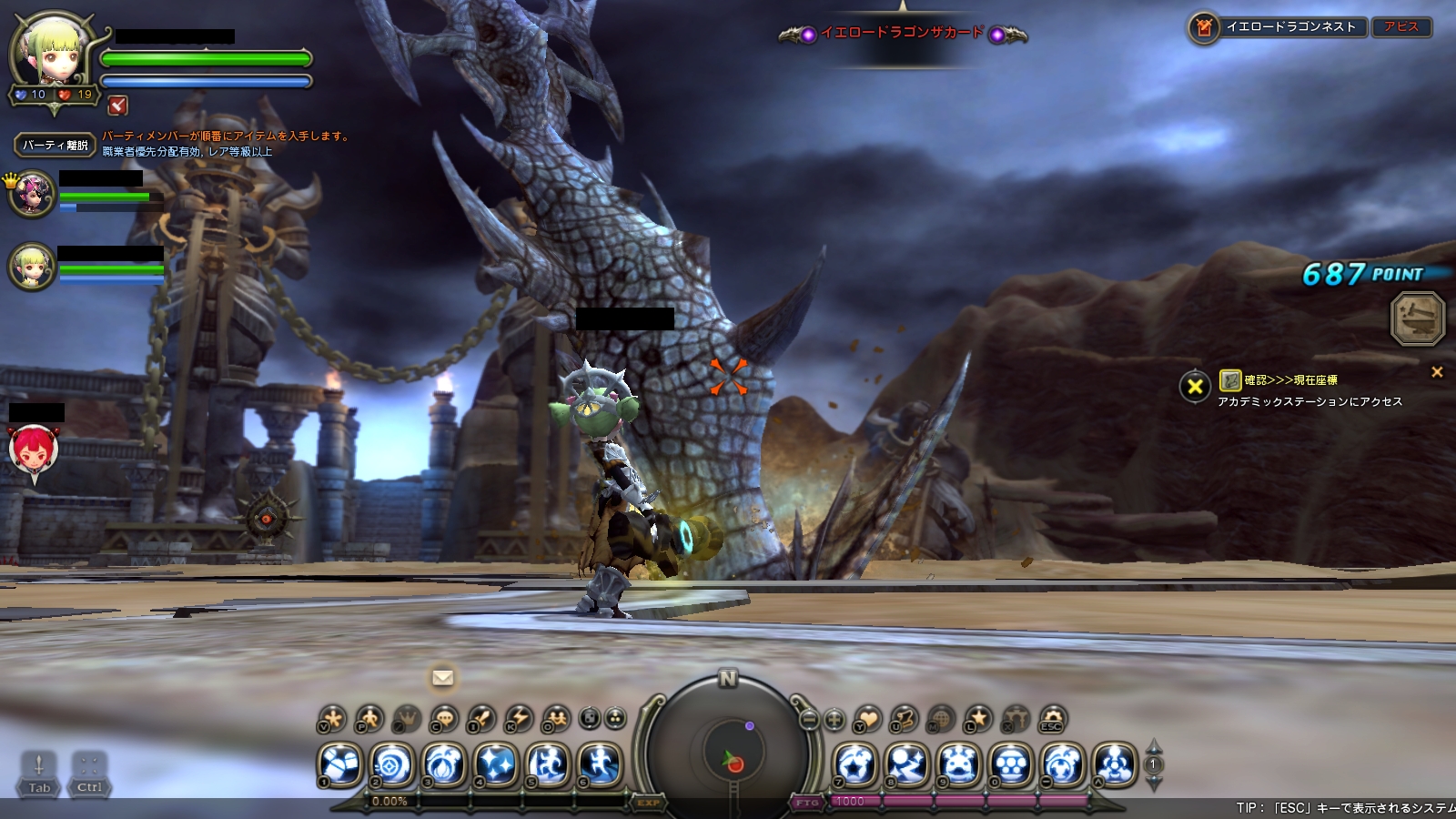
Task: Open the star-shaped menu icon
Action: [x=978, y=719]
